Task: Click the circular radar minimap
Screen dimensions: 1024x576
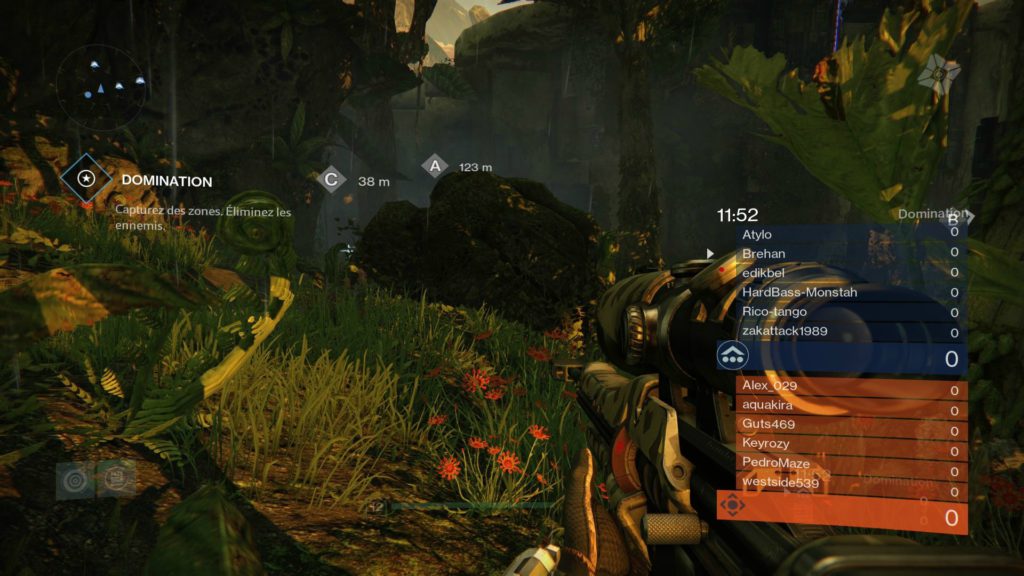Action: point(101,88)
